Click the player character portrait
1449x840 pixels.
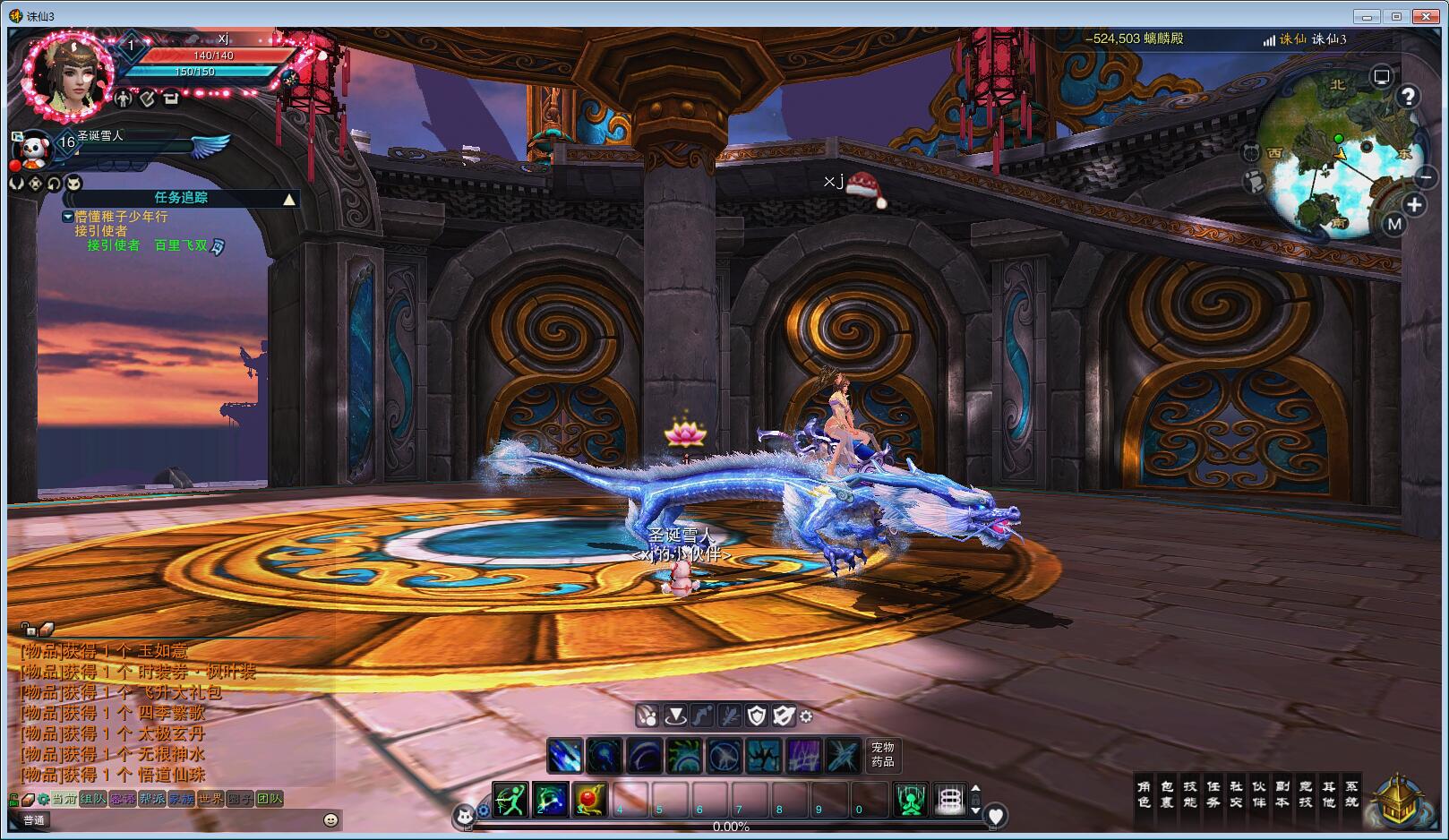click(x=70, y=75)
